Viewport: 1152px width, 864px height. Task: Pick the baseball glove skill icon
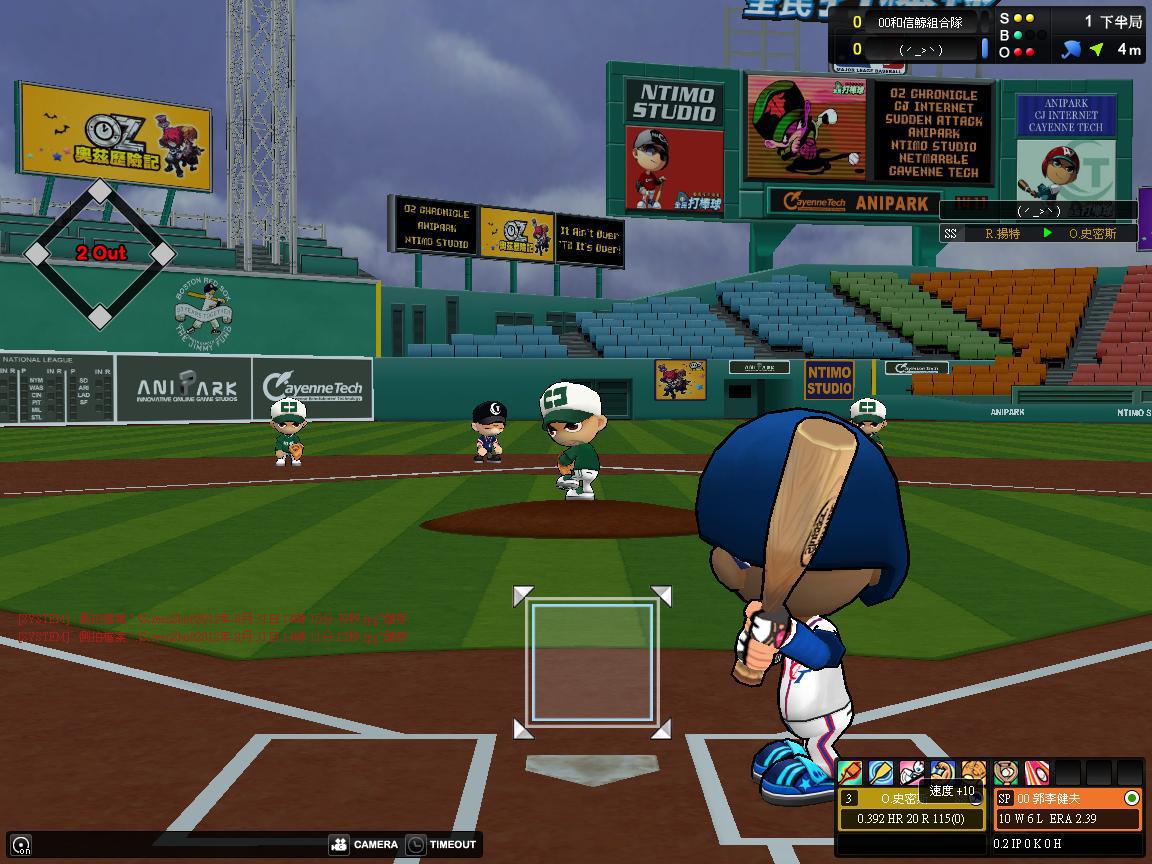(974, 773)
